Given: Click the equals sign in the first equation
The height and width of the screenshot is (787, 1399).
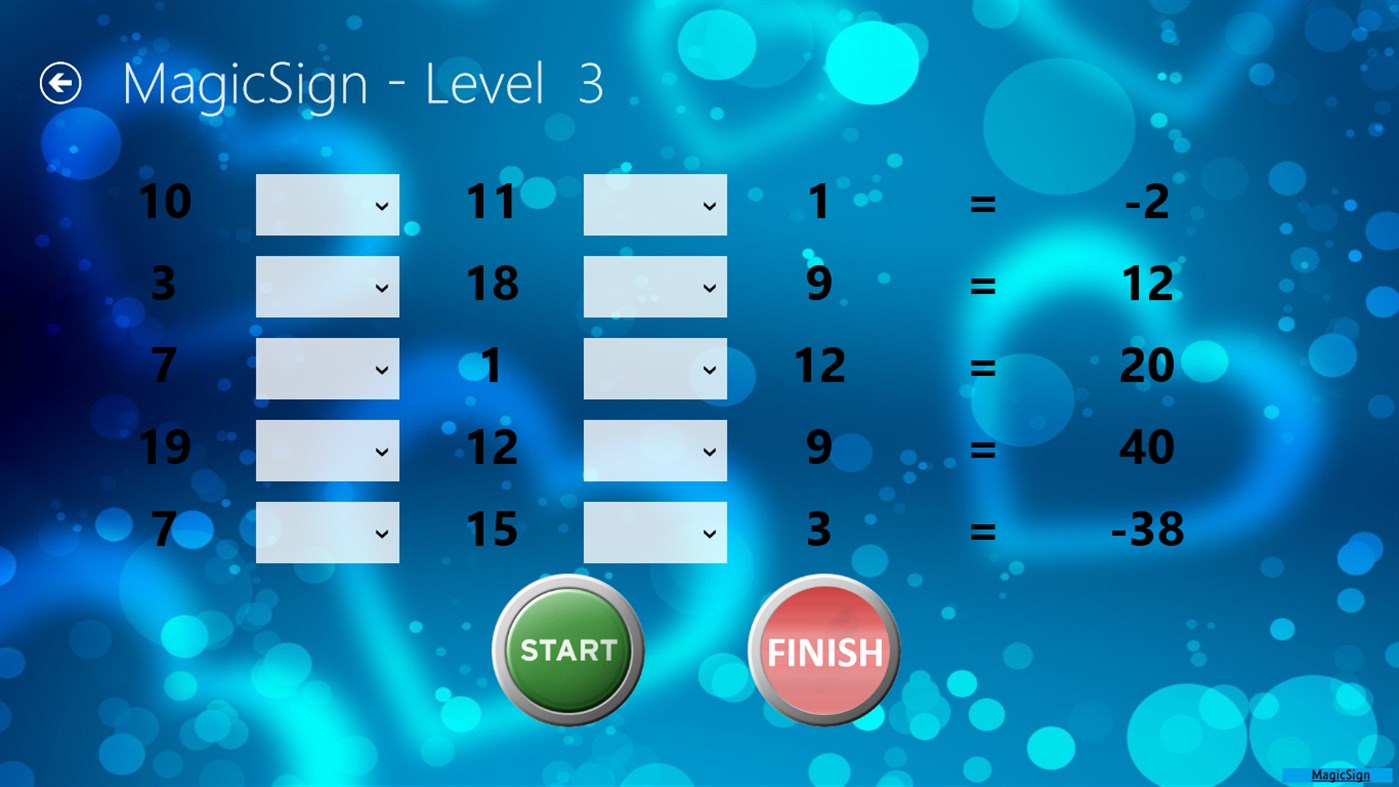Looking at the screenshot, I should click(x=984, y=204).
